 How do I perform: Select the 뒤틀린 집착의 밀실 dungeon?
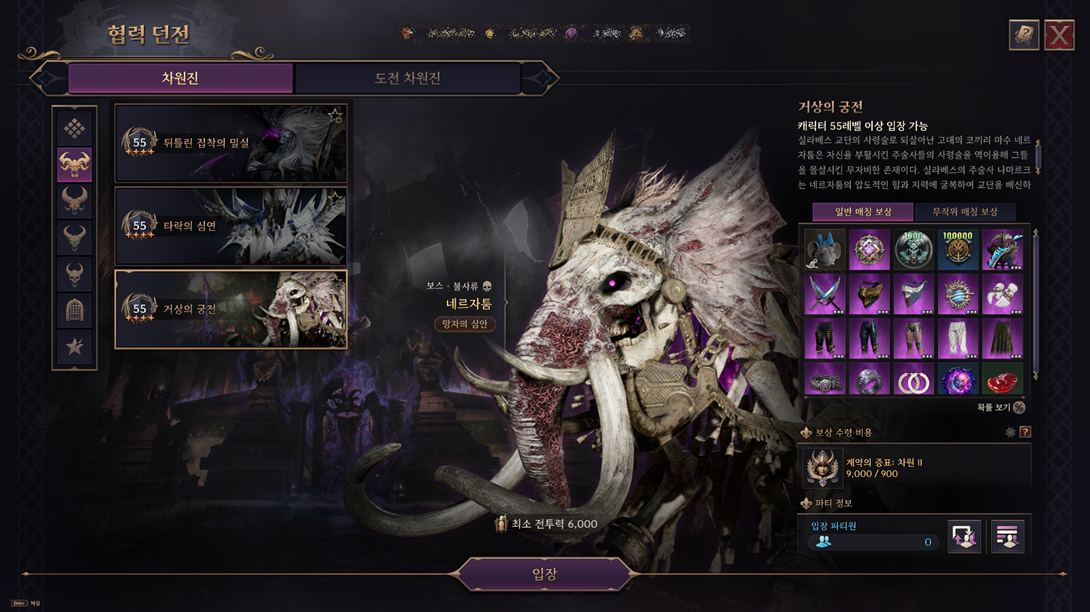click(231, 143)
